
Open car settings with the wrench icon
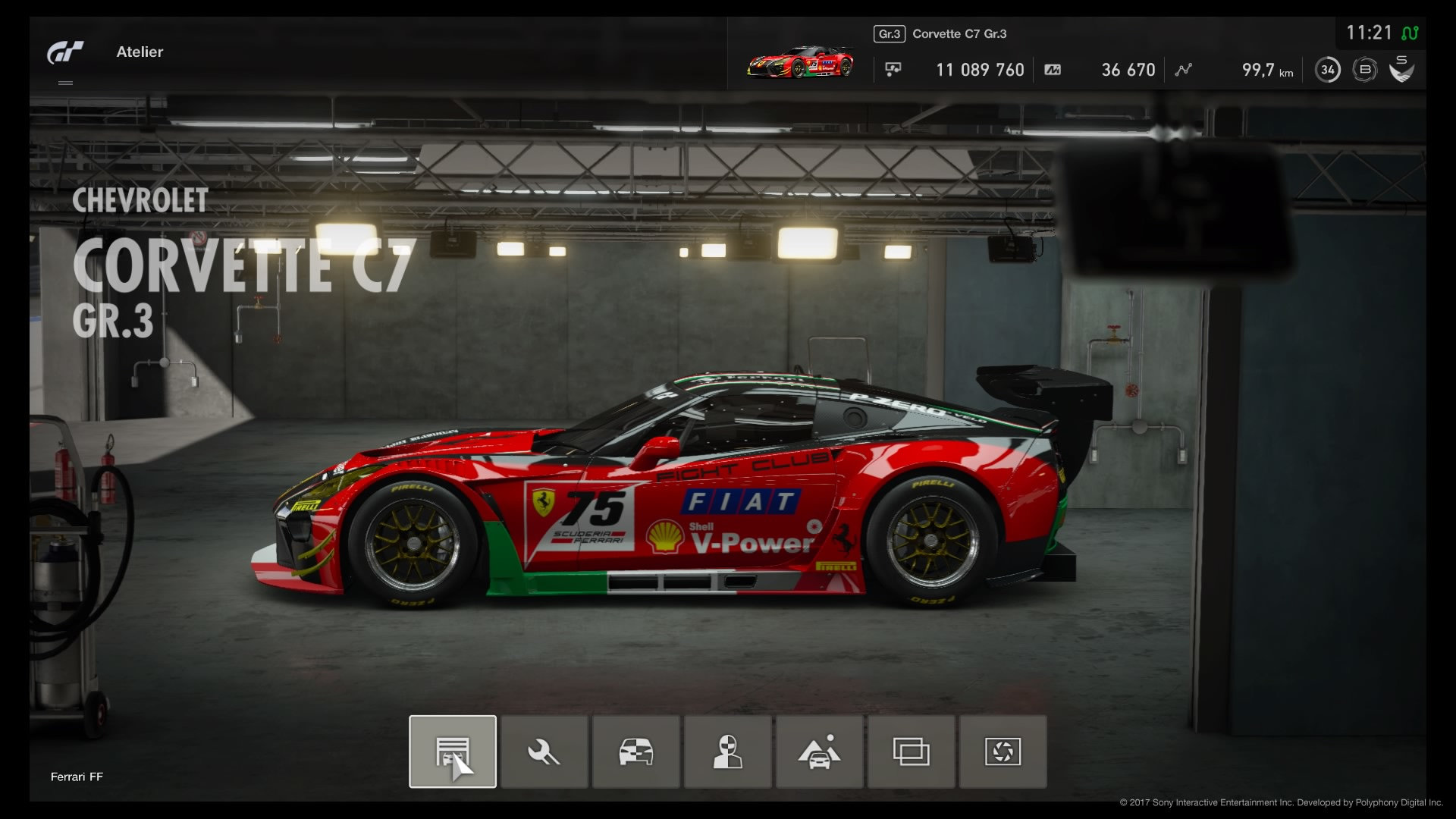(x=544, y=752)
